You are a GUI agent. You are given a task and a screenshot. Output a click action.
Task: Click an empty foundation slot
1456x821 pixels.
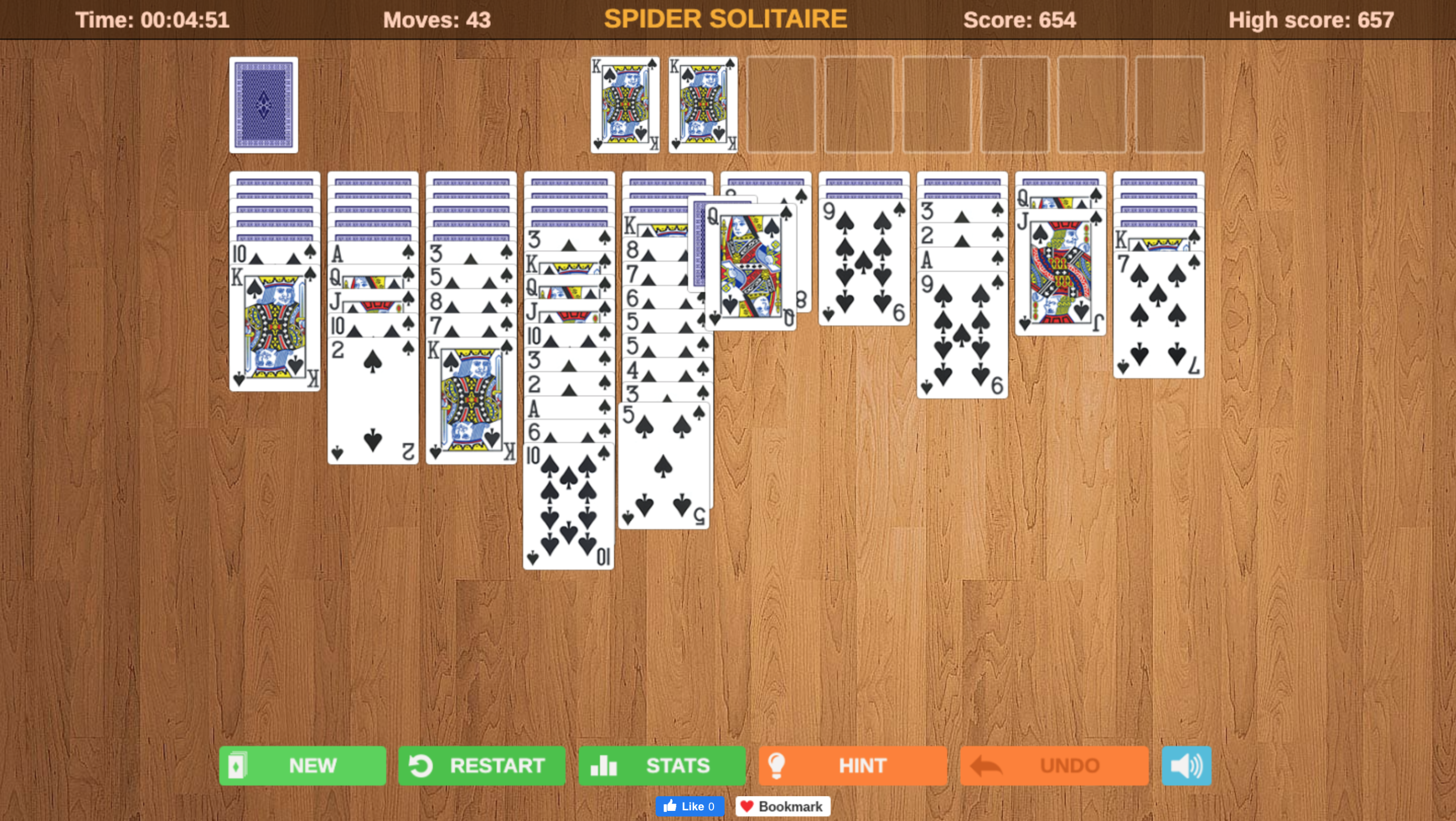pos(782,105)
